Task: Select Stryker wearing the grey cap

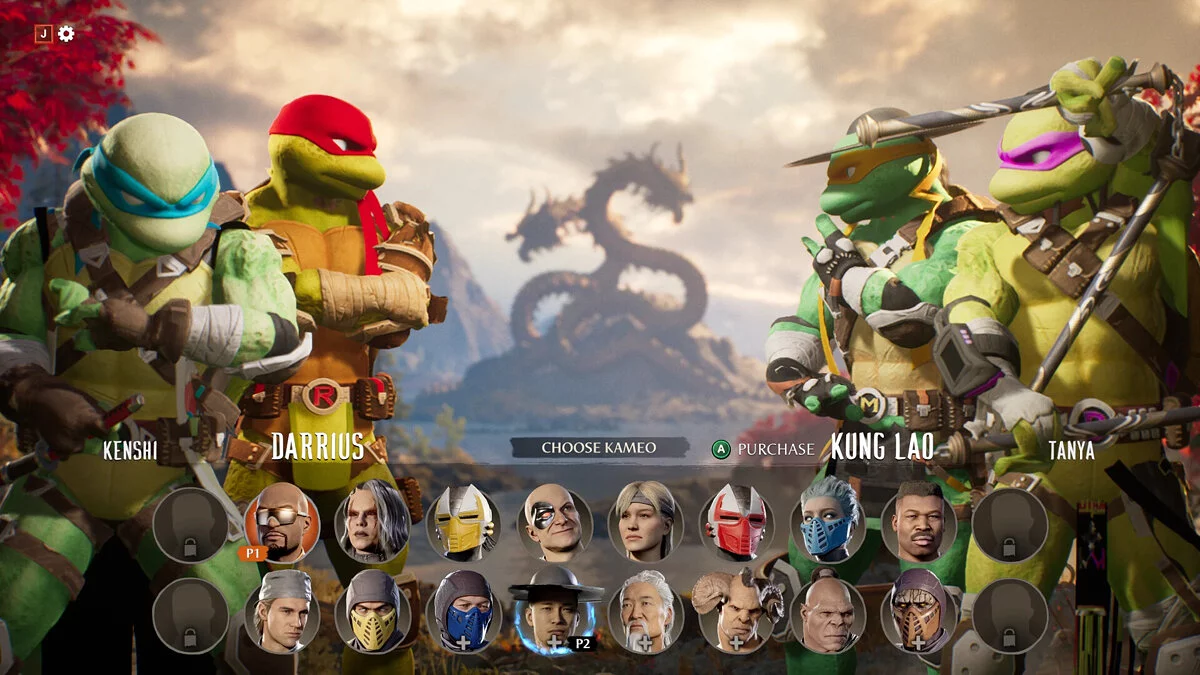Action: point(281,612)
